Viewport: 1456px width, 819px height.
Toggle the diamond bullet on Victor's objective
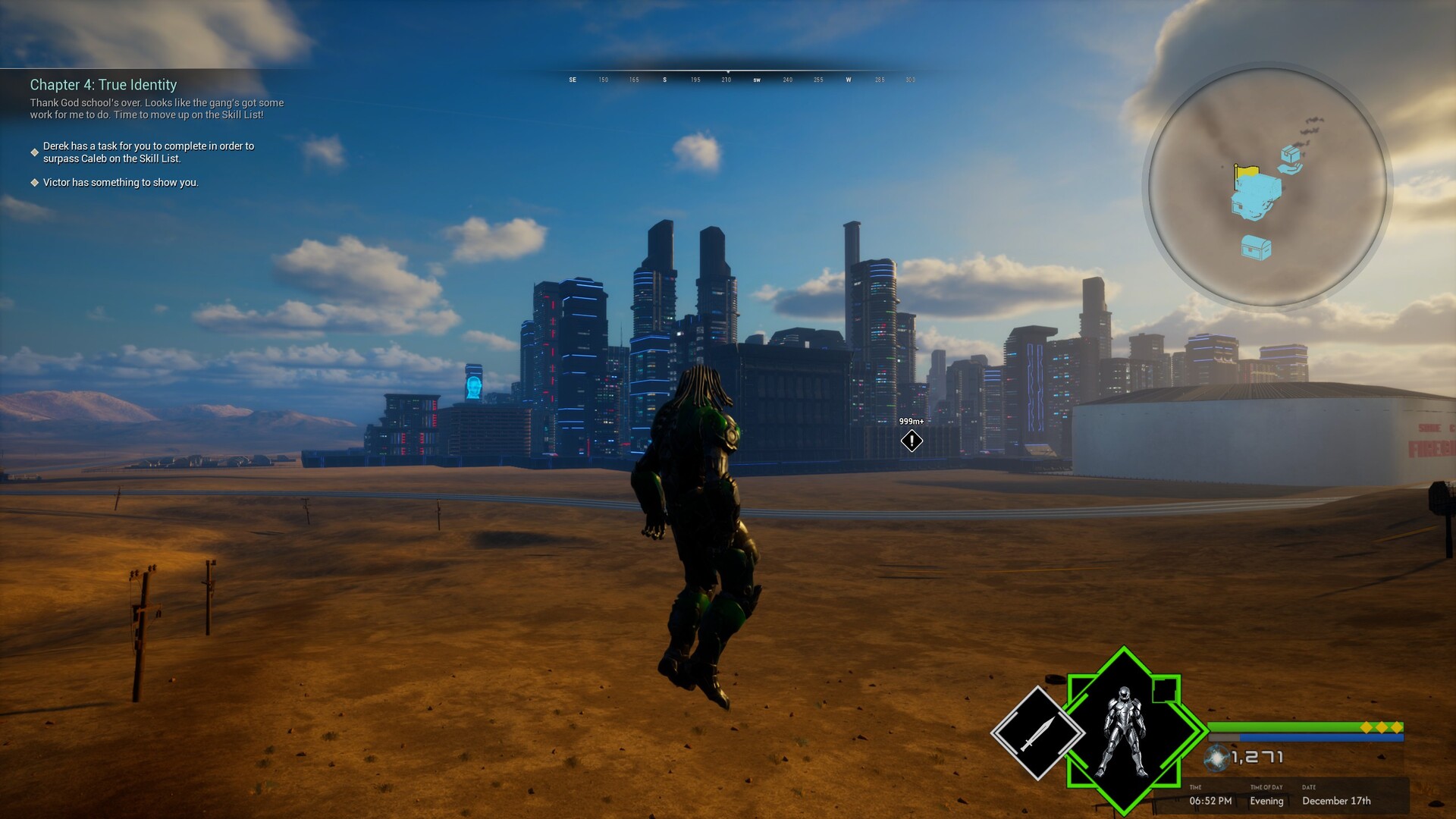click(x=33, y=182)
